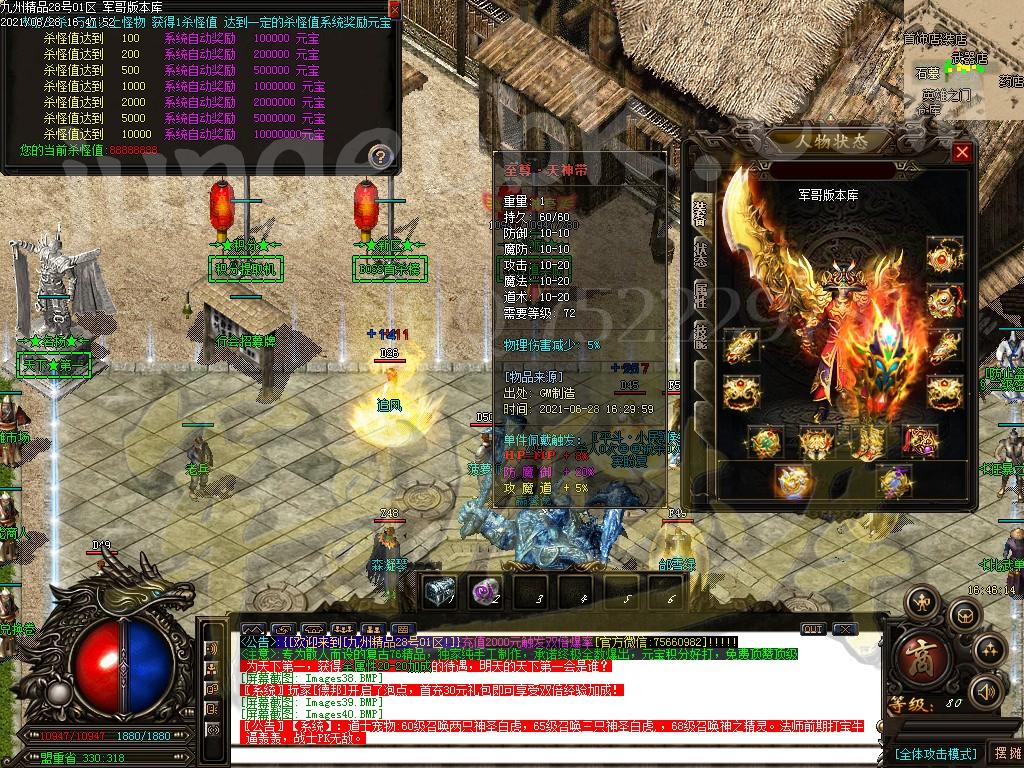
Task: Close the character status (人物状态) window
Action: (962, 152)
